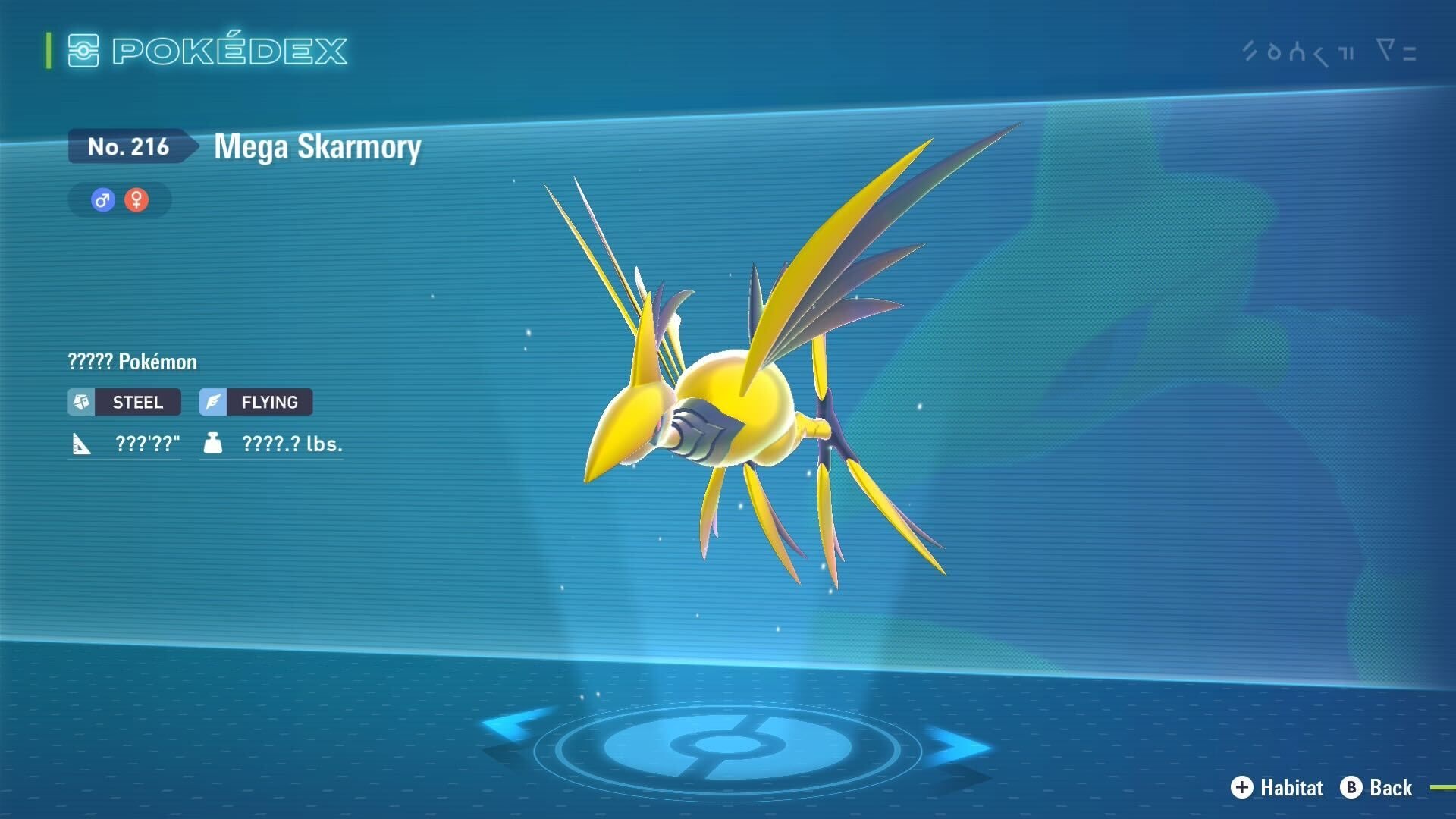Show the next form with the right arrow
The width and height of the screenshot is (1456, 819).
click(x=958, y=746)
